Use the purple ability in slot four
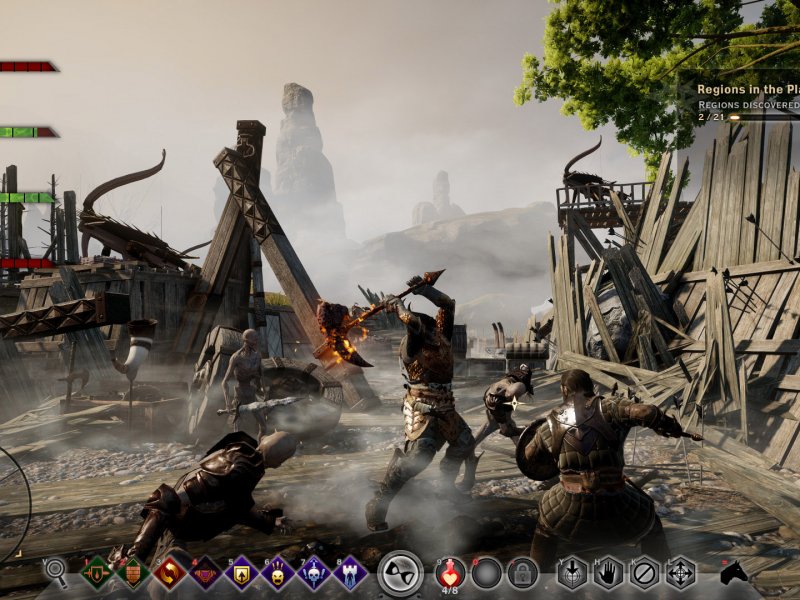 pos(206,573)
